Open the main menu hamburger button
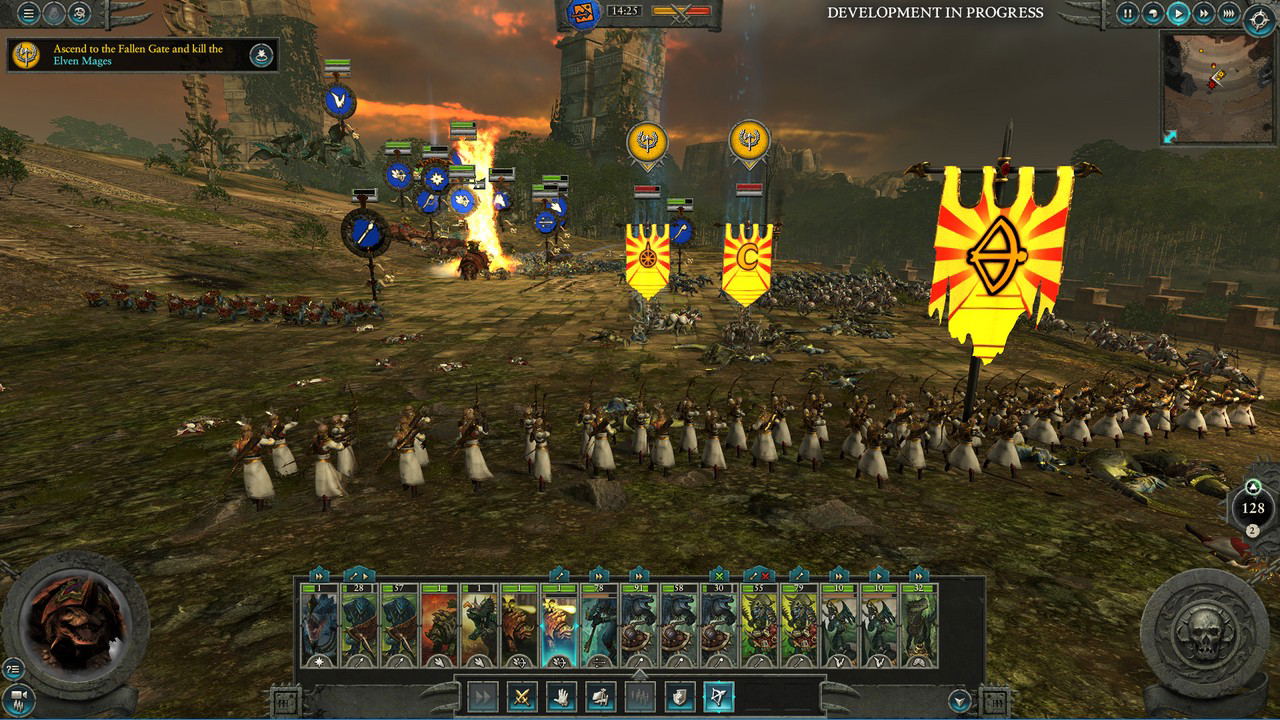Viewport: 1280px width, 720px height. (x=29, y=13)
